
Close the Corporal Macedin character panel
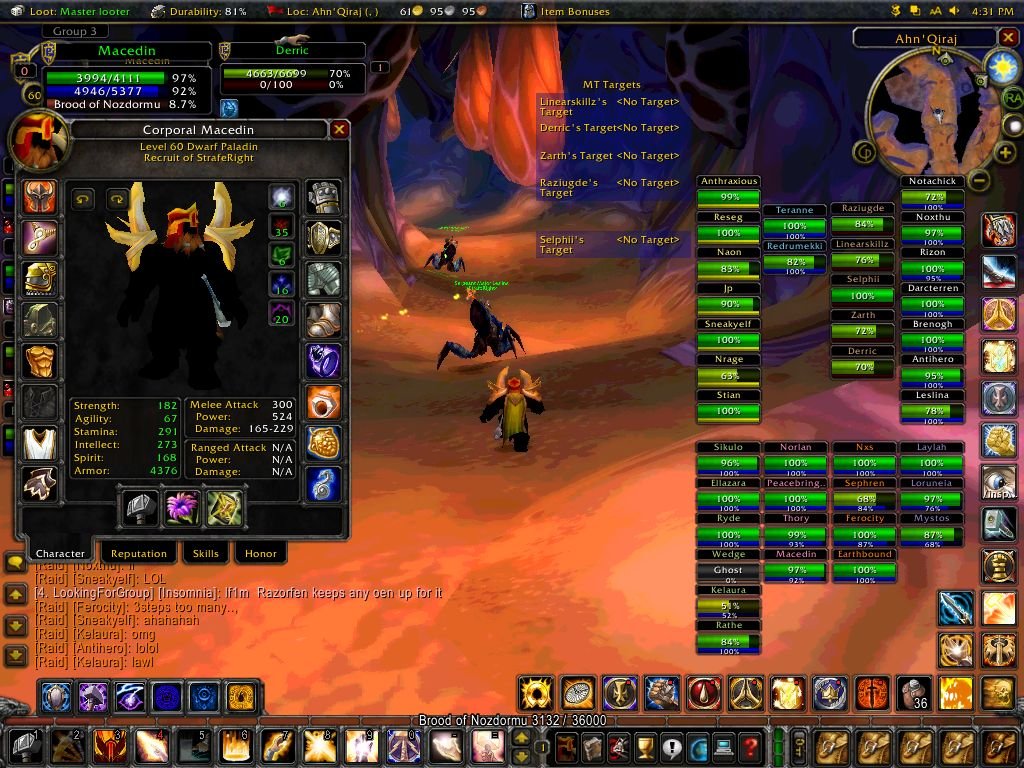point(339,130)
